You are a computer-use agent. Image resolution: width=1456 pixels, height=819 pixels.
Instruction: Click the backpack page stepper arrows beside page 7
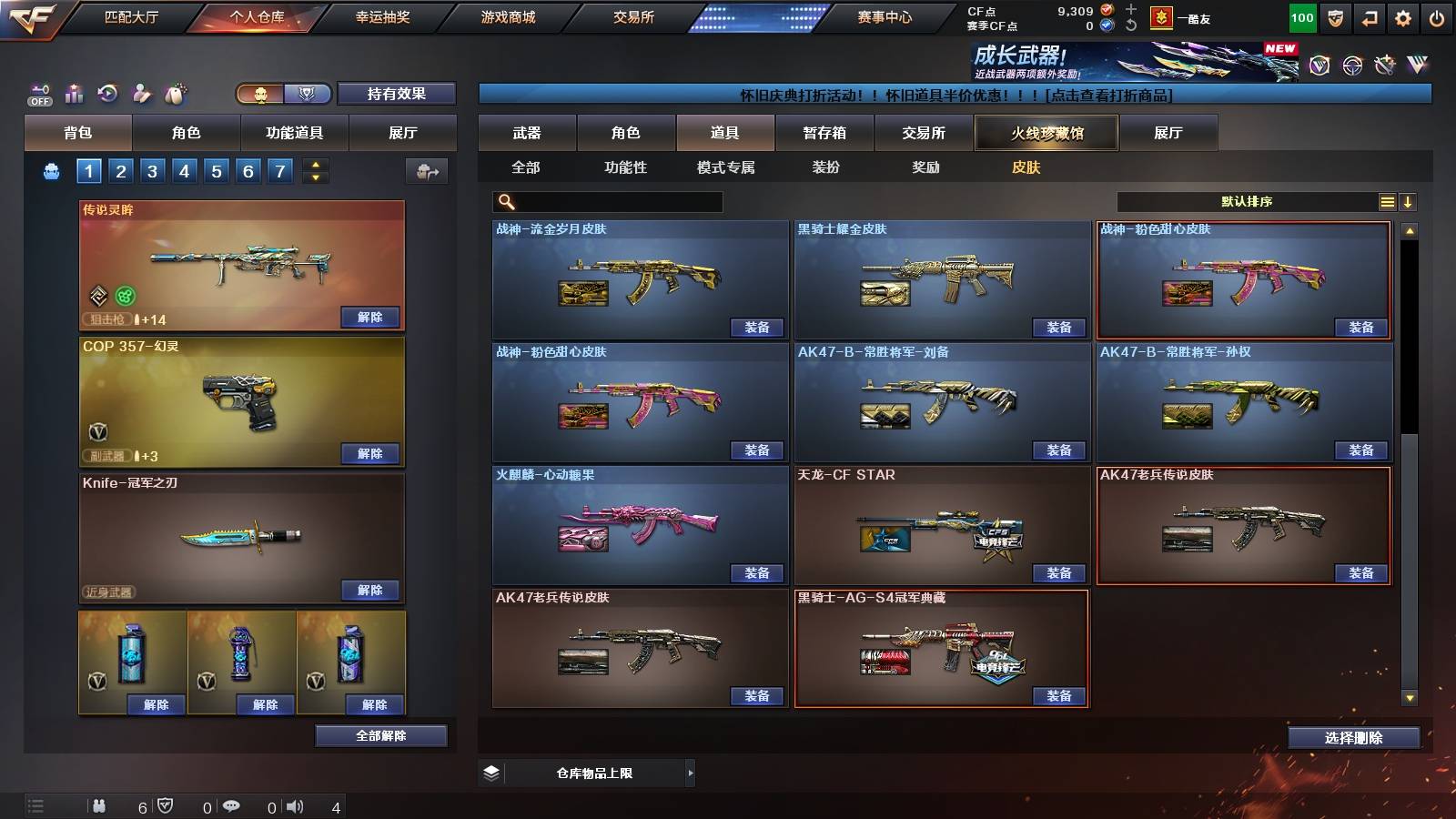point(316,170)
